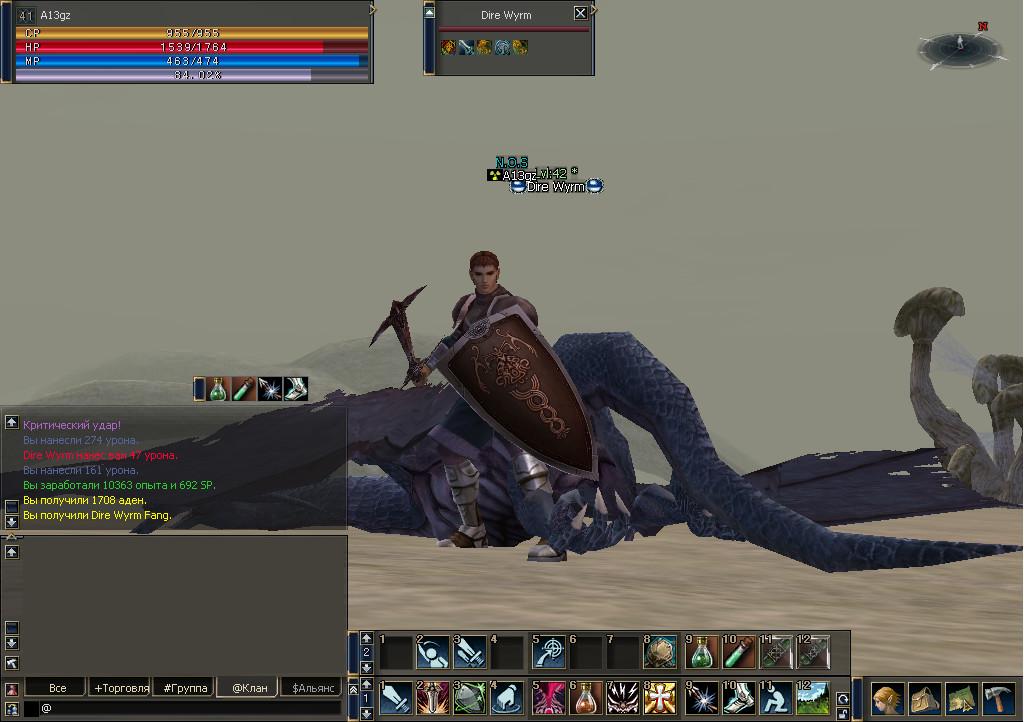Viewport: 1024px width, 722px height.
Task: Switch chat to the Все tab
Action: click(58, 688)
